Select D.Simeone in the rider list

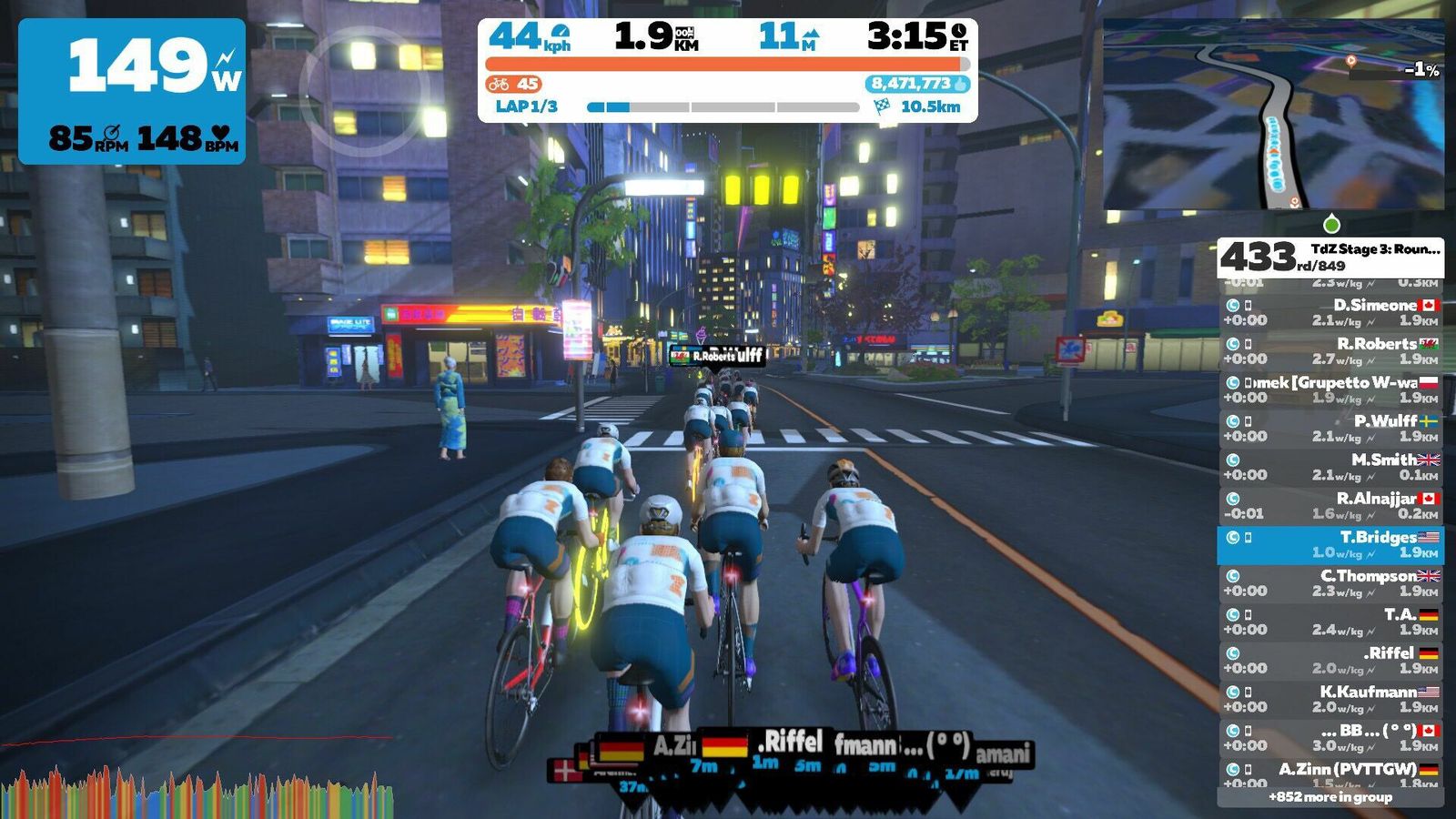tap(1330, 312)
